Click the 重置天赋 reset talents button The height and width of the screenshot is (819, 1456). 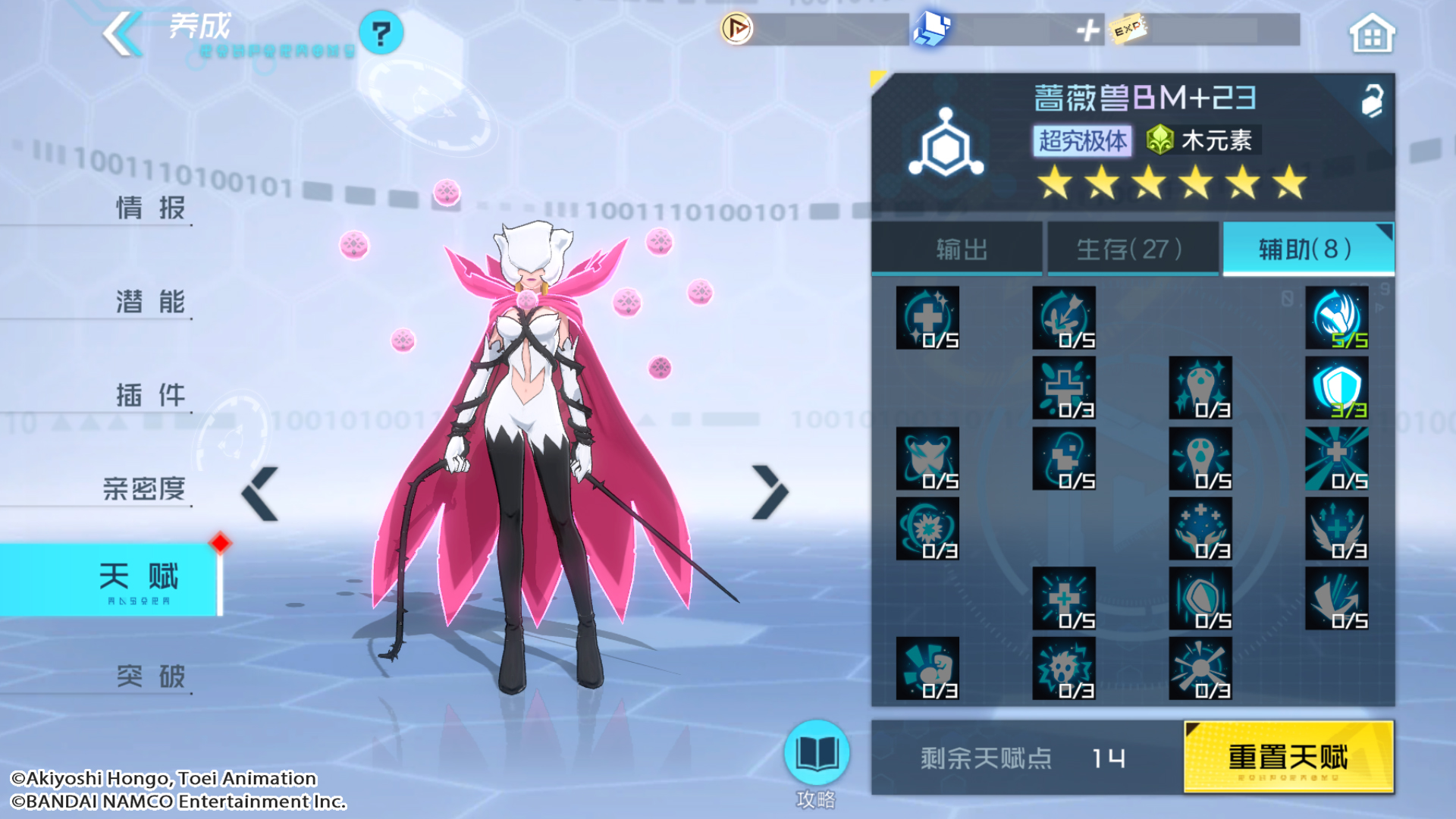pyautogui.click(x=1288, y=757)
